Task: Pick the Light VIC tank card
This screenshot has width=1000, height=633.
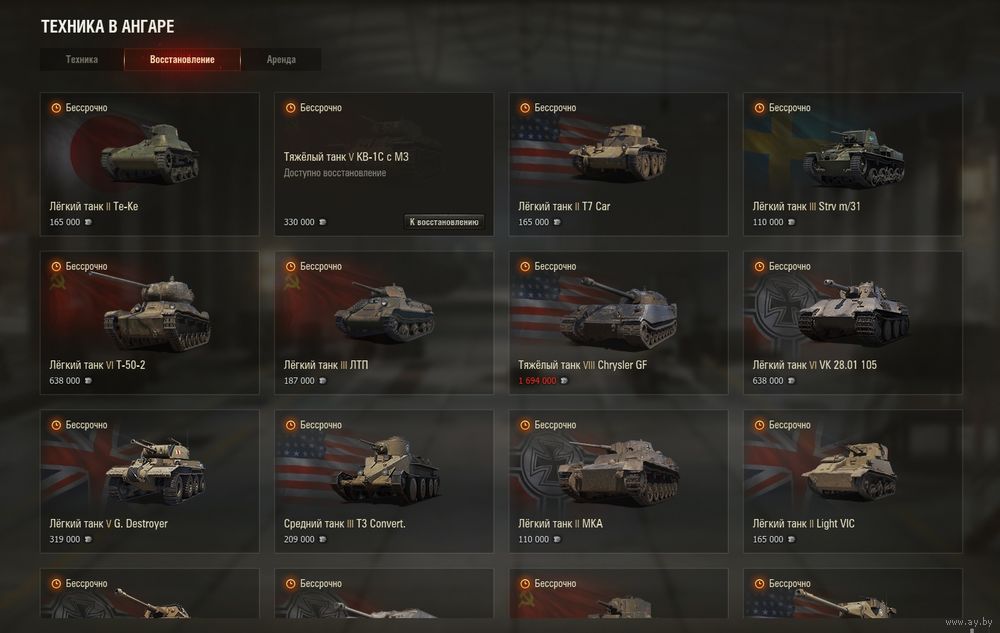Action: click(852, 481)
